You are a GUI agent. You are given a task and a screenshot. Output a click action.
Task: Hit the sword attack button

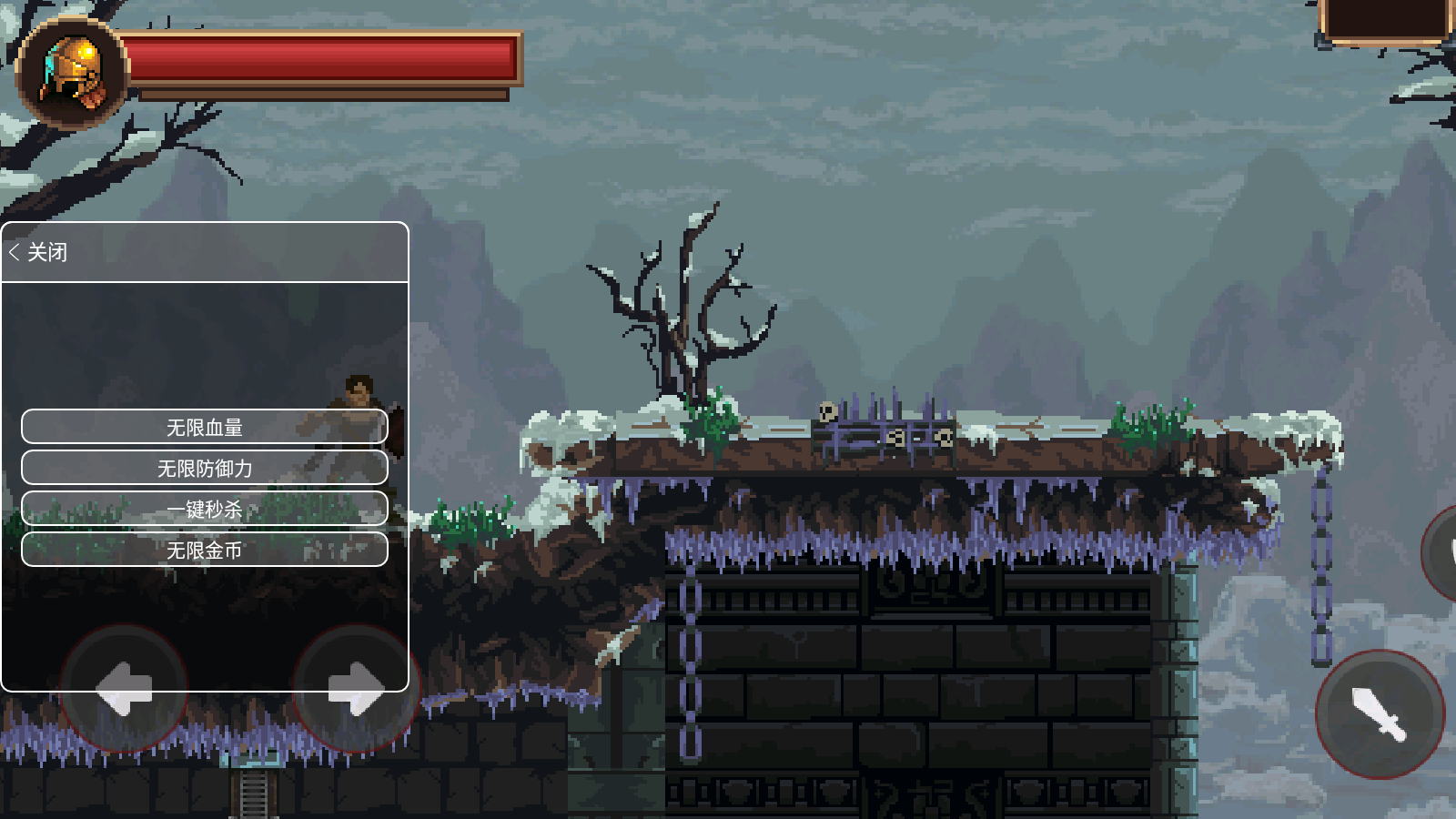(x=1380, y=714)
